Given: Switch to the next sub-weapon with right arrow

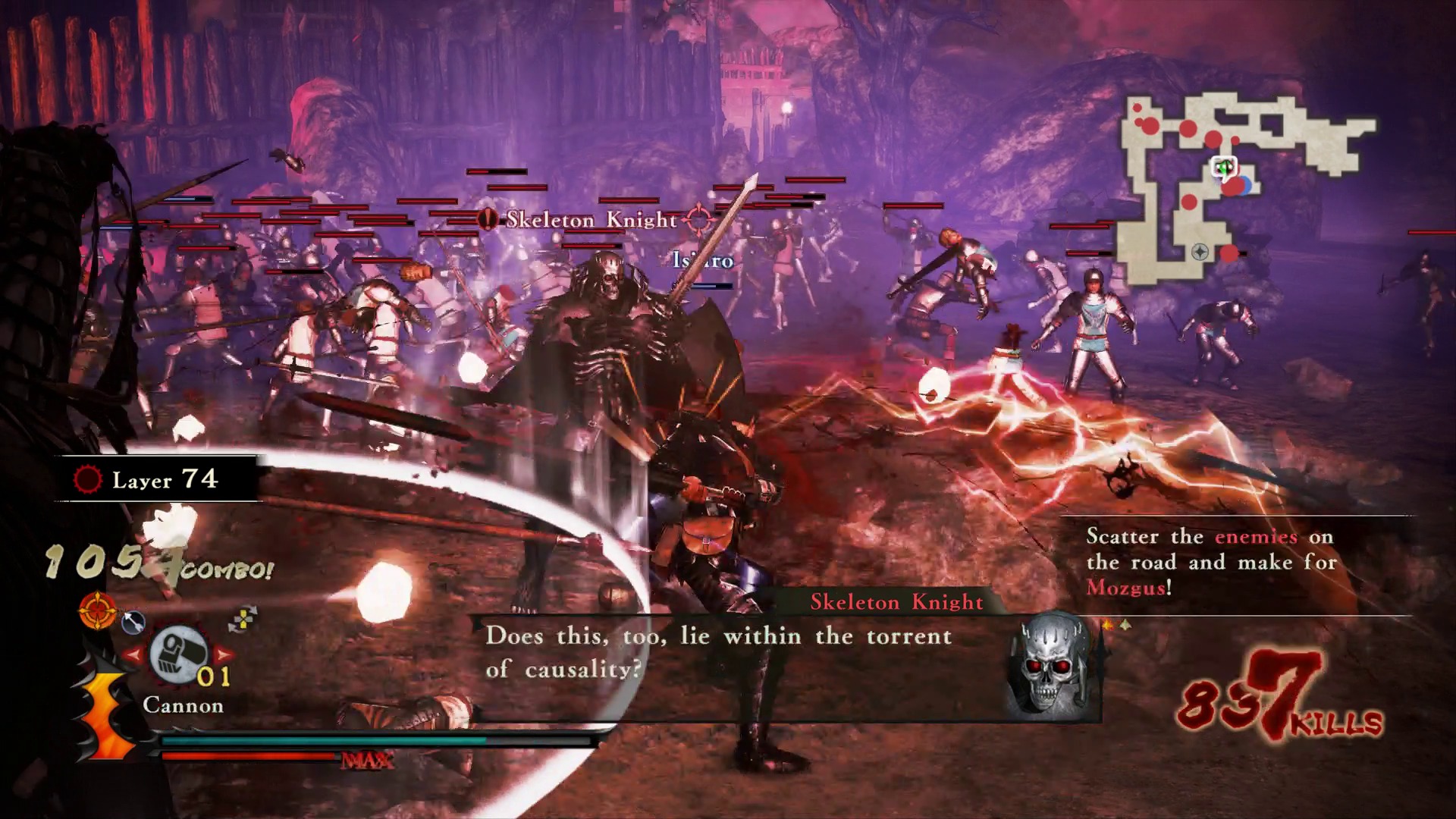Looking at the screenshot, I should (224, 654).
